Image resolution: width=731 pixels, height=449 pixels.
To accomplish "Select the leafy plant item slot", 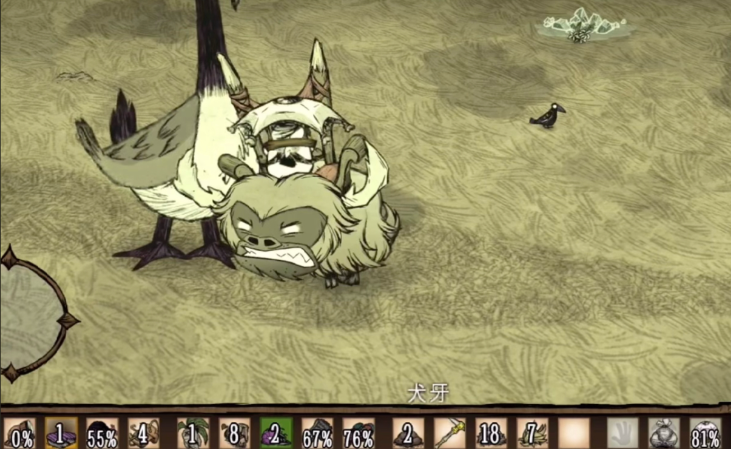I will click(193, 434).
